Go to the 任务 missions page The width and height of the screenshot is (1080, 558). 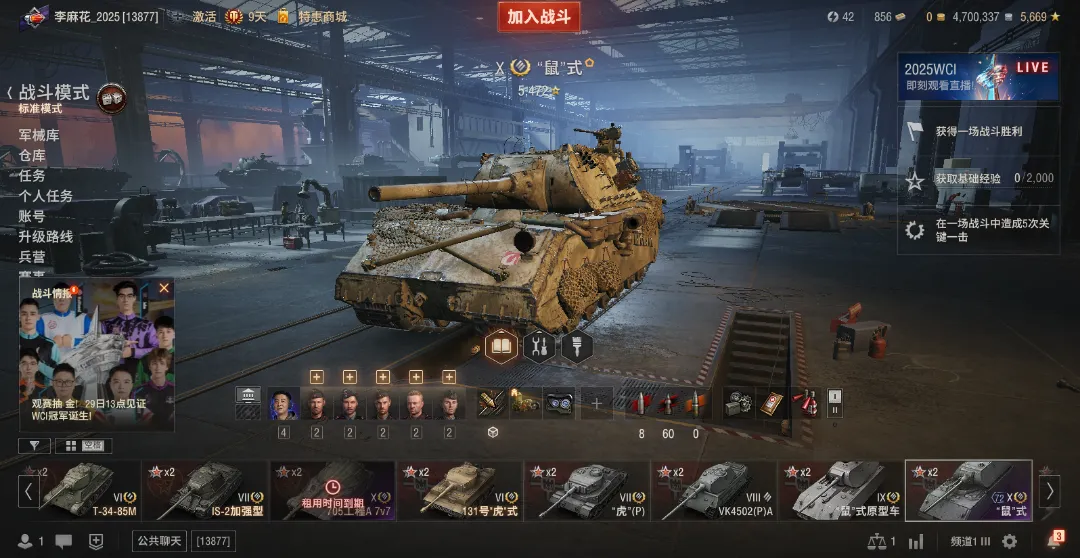point(32,175)
